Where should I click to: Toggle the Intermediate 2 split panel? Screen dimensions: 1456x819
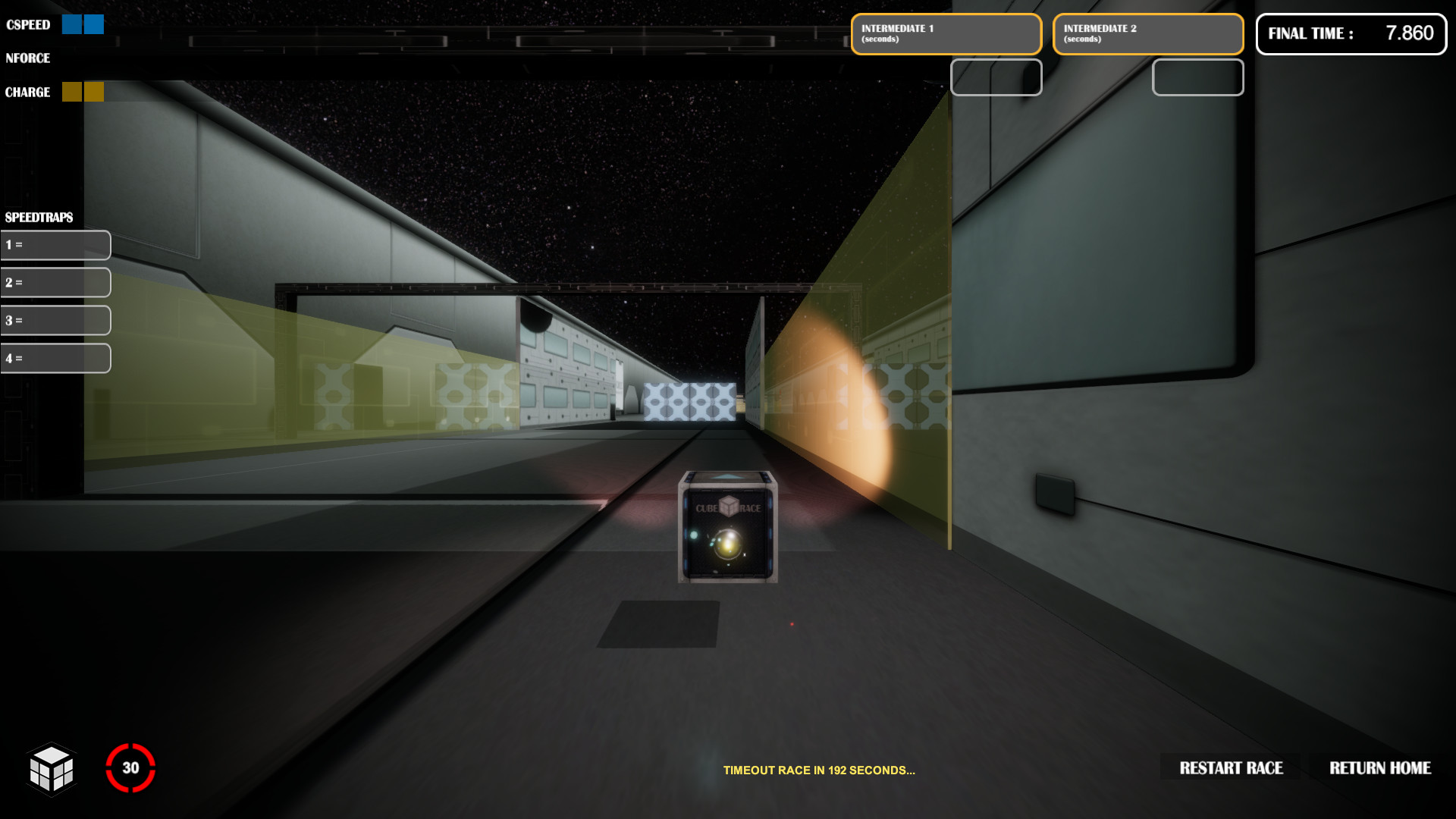[1148, 33]
